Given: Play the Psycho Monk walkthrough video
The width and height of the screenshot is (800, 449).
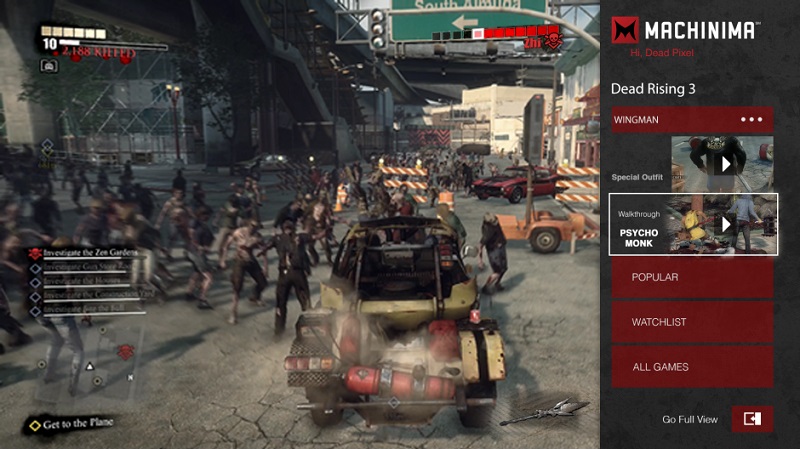Looking at the screenshot, I should click(x=722, y=224).
